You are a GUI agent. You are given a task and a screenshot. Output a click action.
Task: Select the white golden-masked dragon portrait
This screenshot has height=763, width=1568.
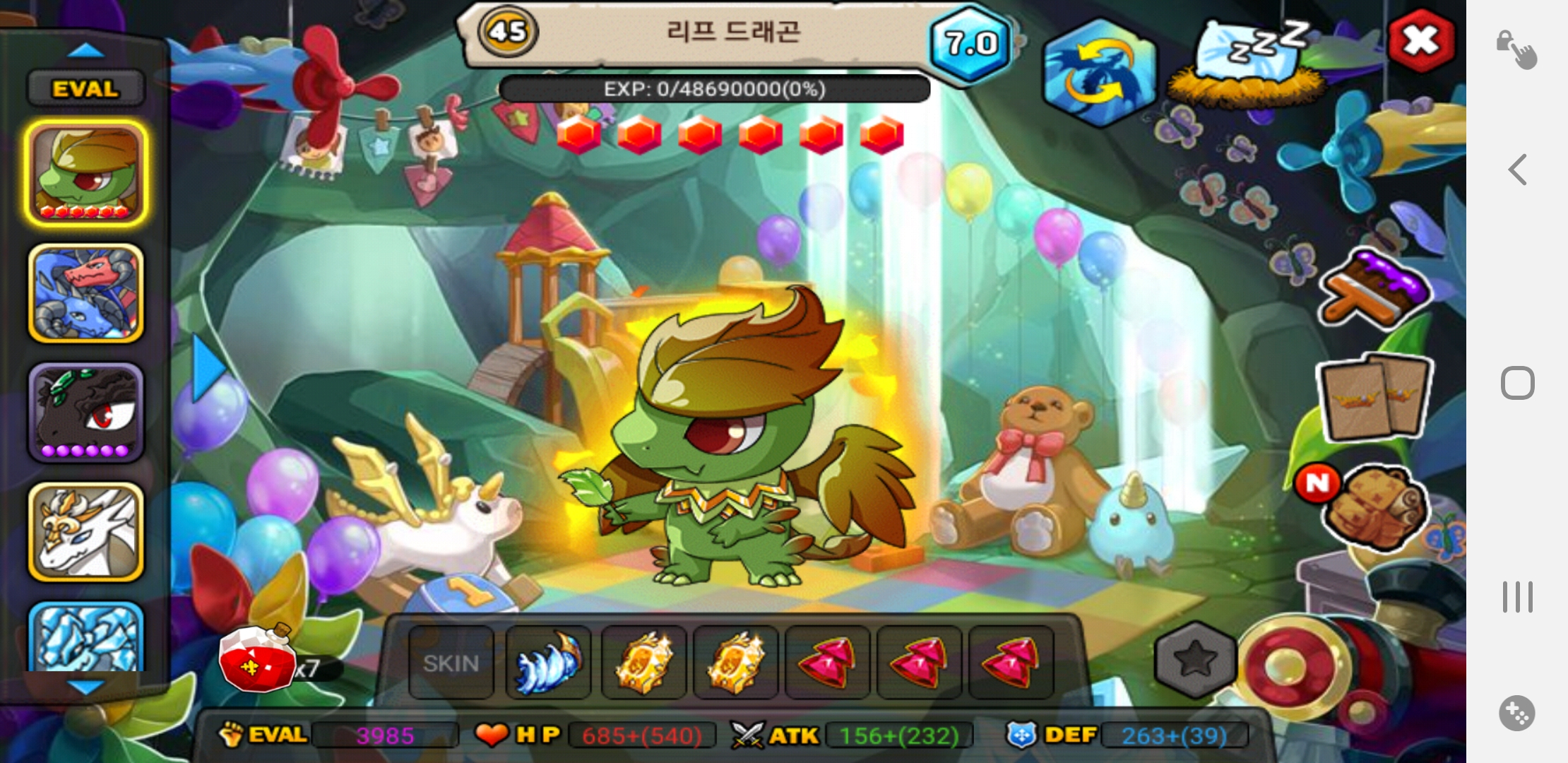pyautogui.click(x=86, y=532)
